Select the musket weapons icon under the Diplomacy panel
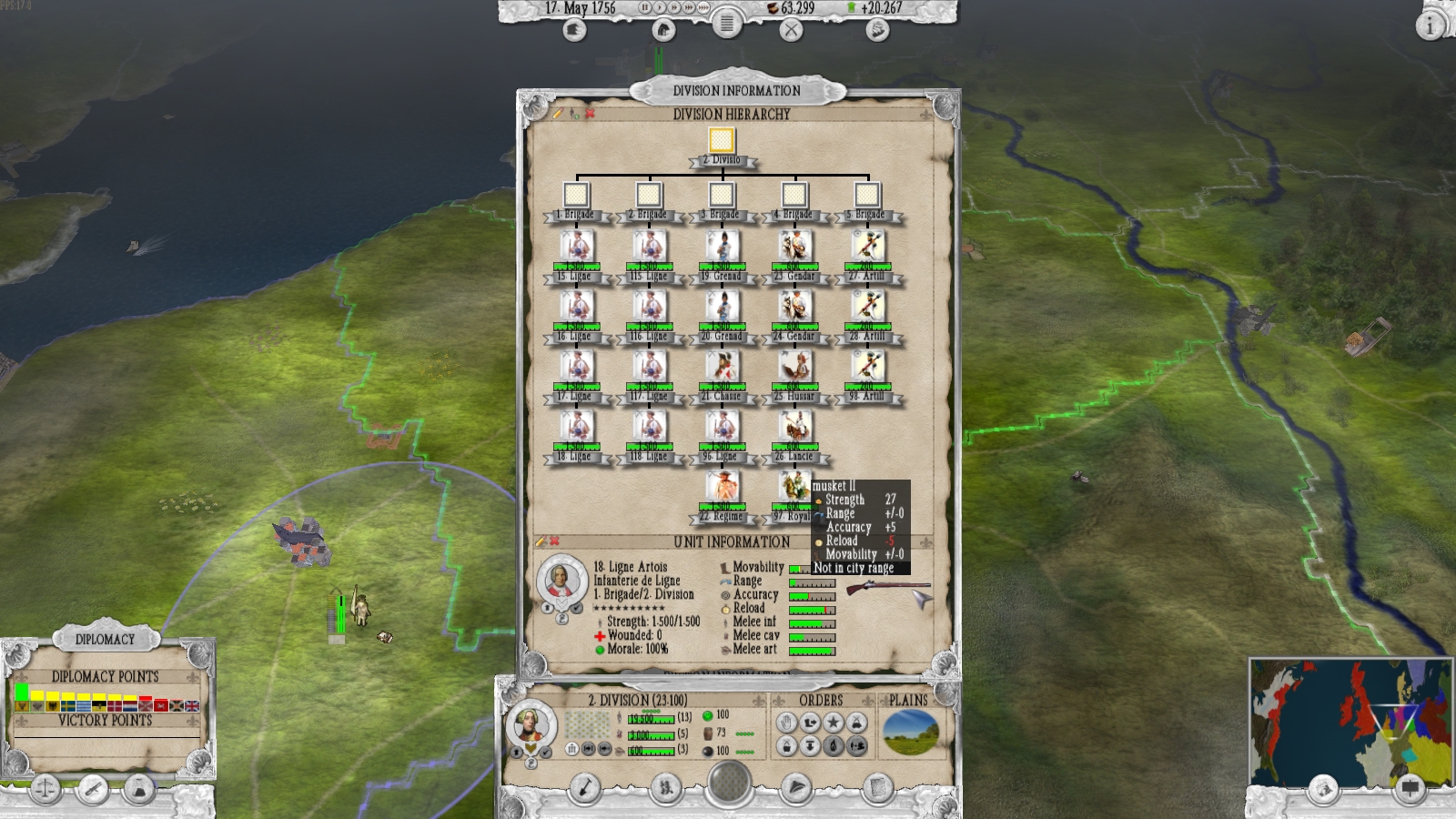This screenshot has height=819, width=1456. coord(94,788)
